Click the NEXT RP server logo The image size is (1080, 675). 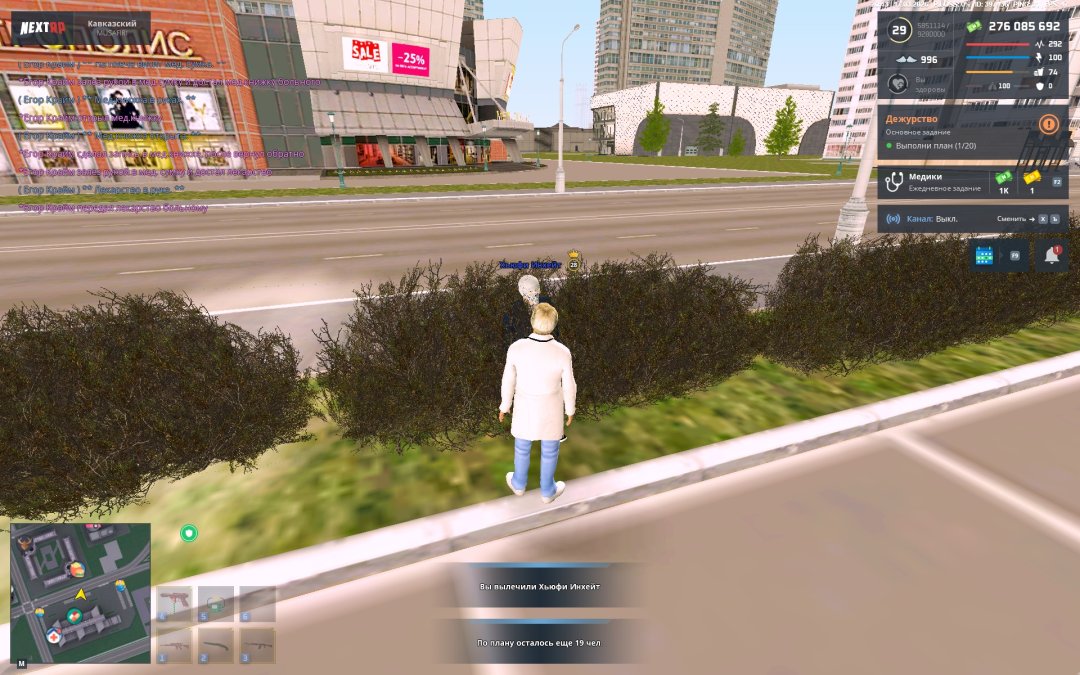pos(42,29)
